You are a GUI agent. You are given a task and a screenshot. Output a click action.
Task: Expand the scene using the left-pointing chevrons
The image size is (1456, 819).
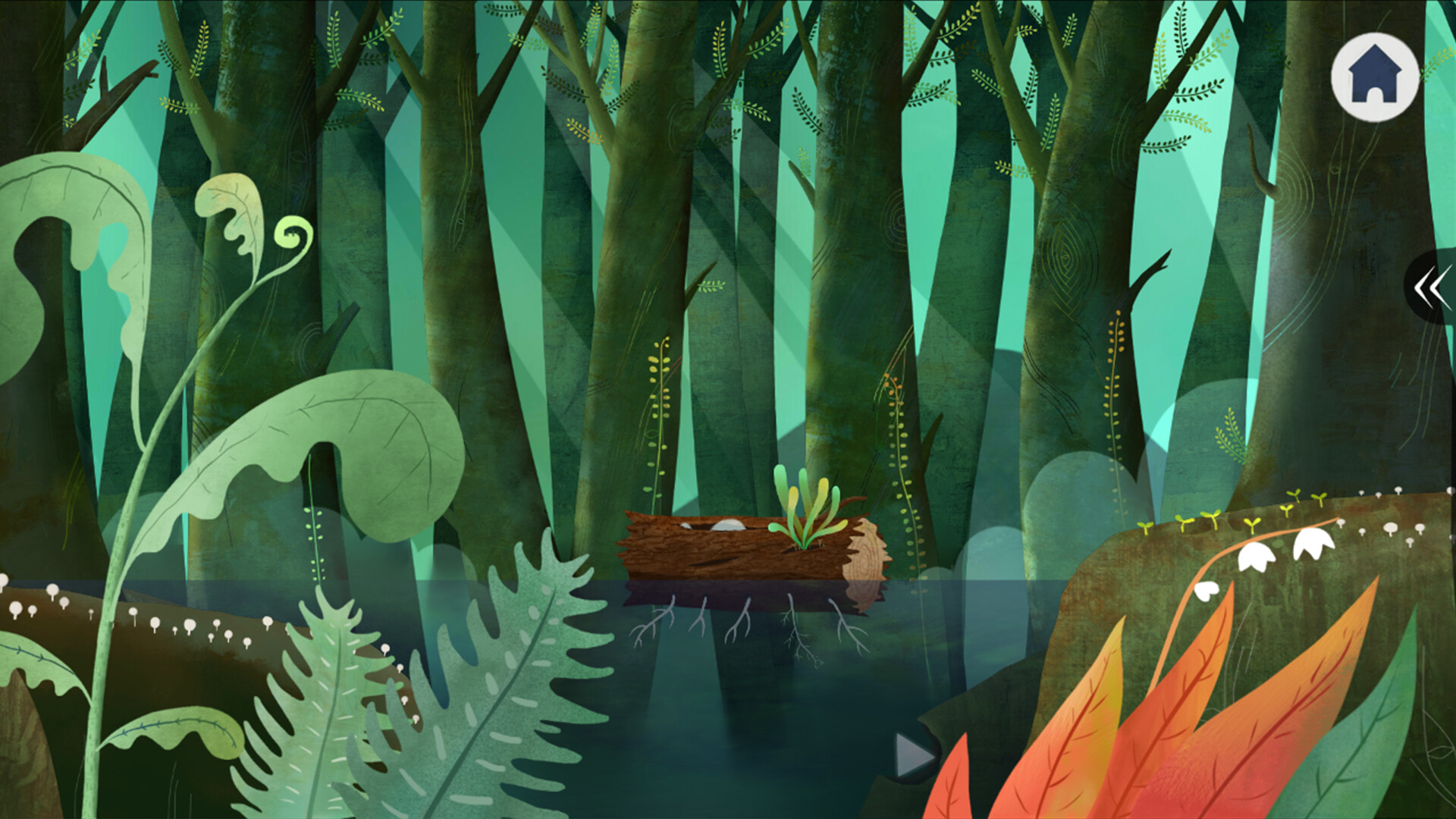point(1433,290)
